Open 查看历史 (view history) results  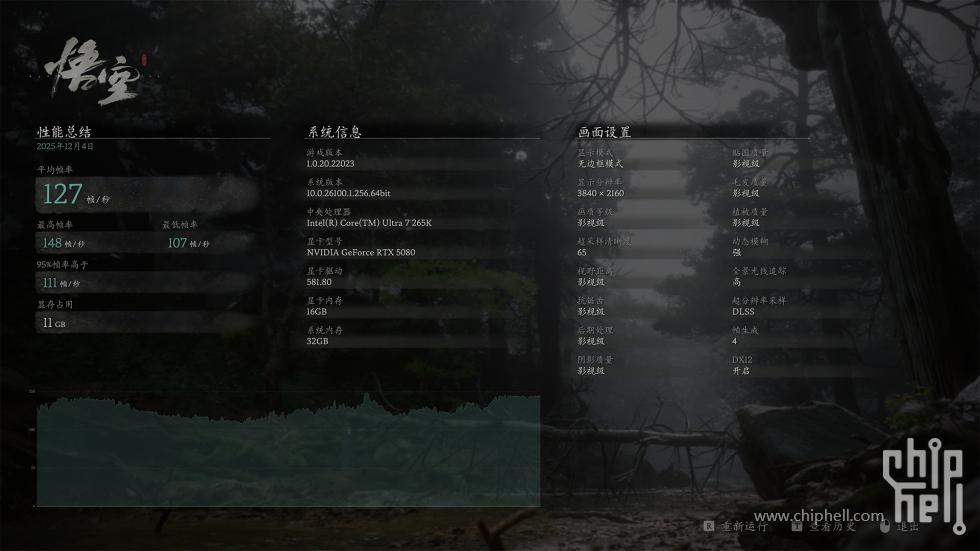831,526
